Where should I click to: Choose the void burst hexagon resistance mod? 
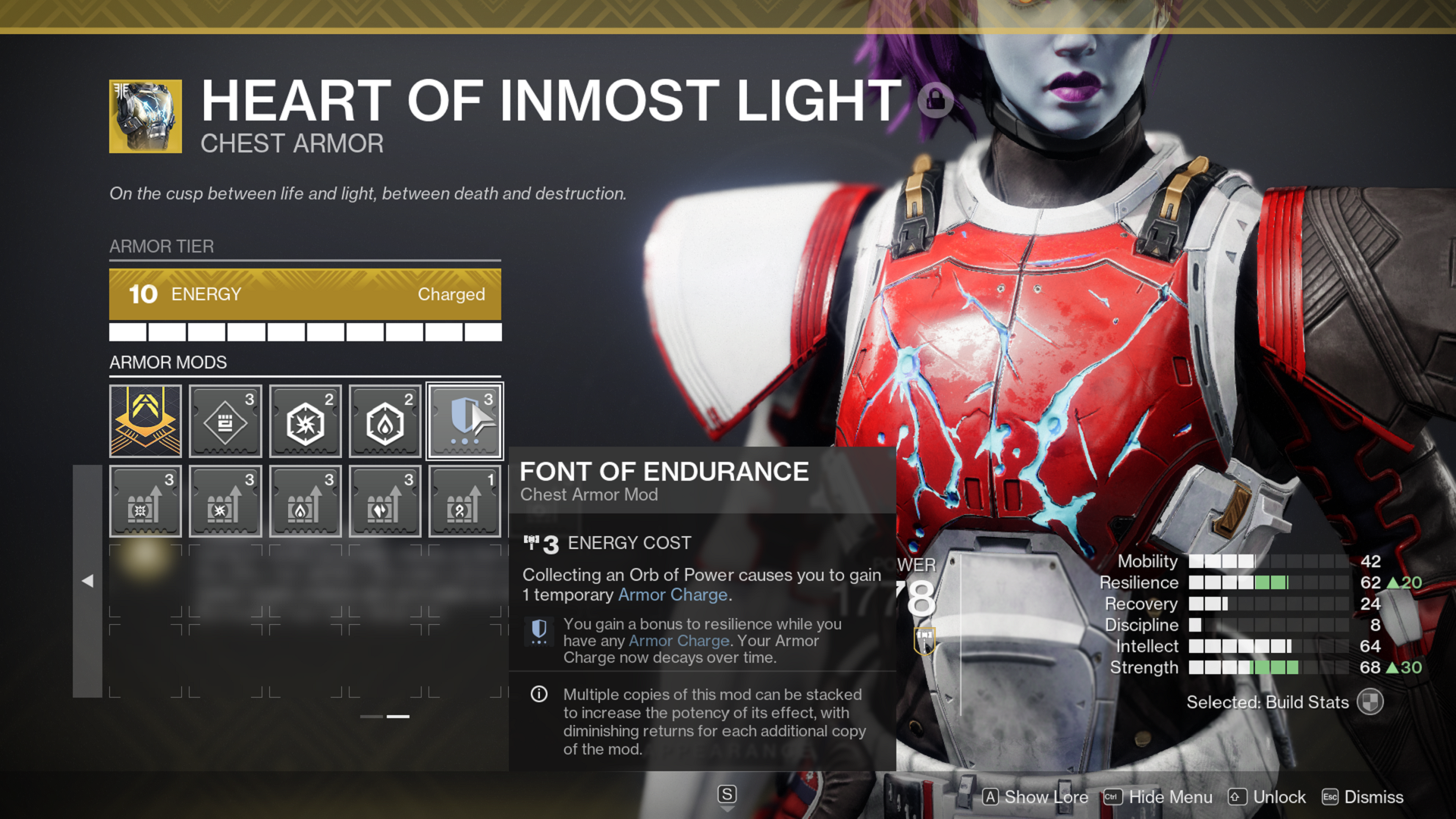[x=306, y=421]
